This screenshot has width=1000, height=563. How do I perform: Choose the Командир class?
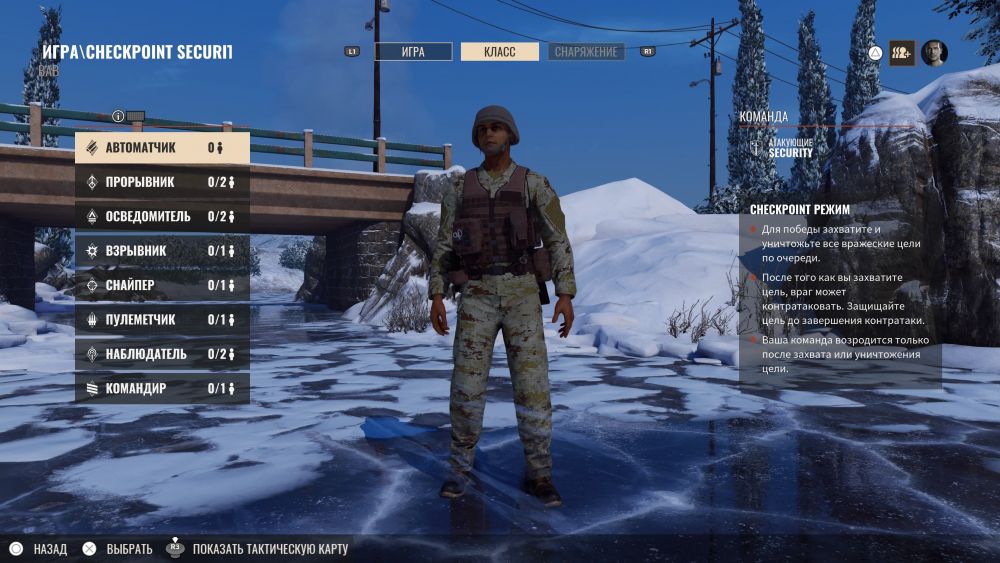162,388
